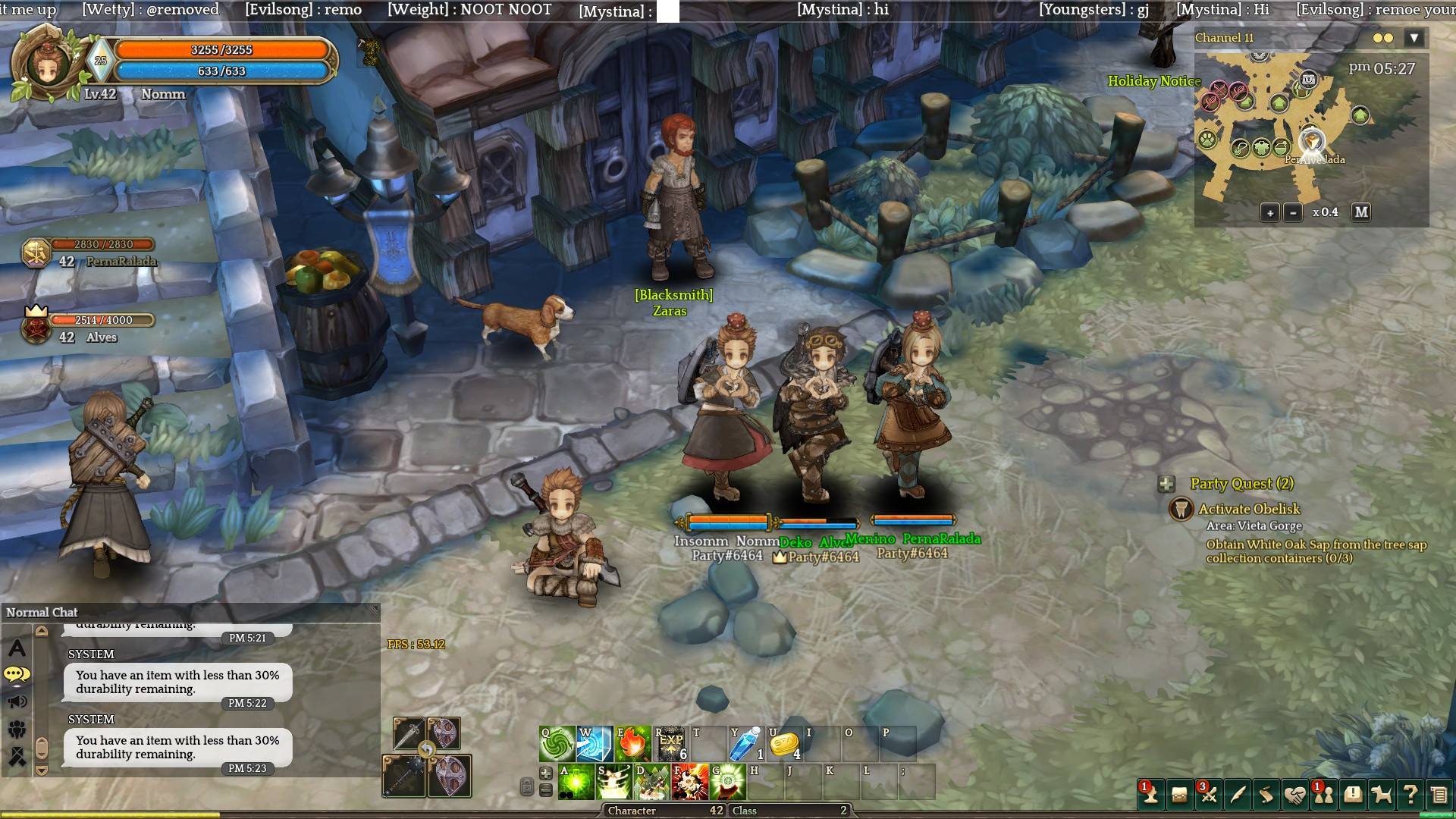
Task: Open the full map with M button
Action: [1361, 212]
